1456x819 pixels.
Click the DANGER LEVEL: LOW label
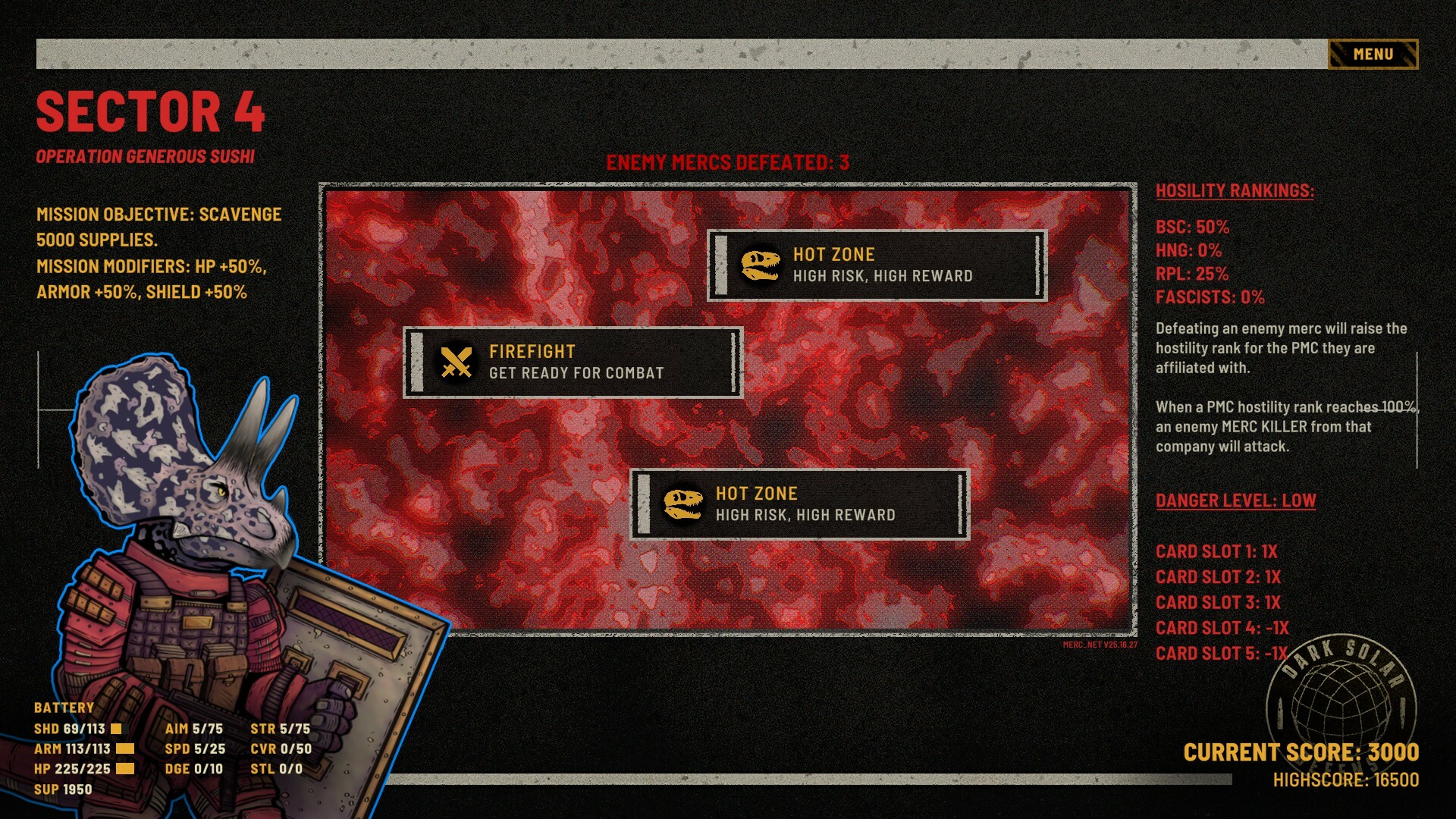point(1236,500)
